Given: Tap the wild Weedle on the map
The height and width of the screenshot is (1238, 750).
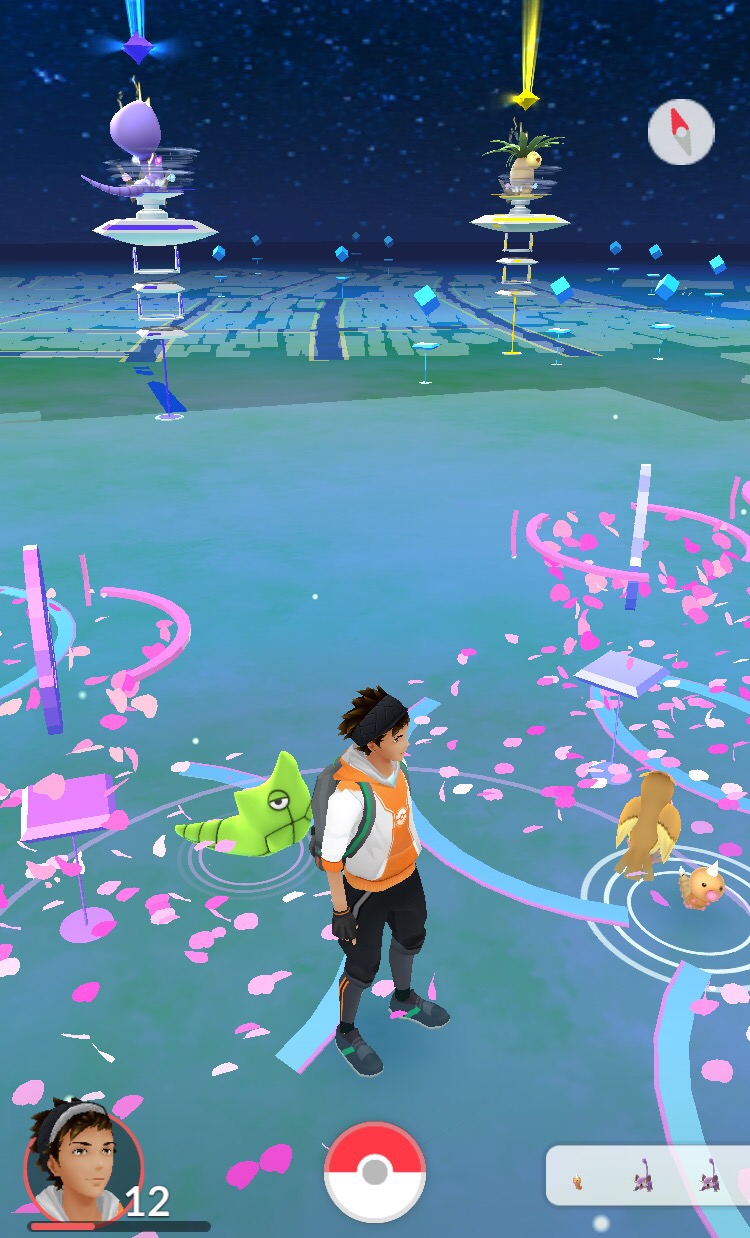Looking at the screenshot, I should [704, 885].
